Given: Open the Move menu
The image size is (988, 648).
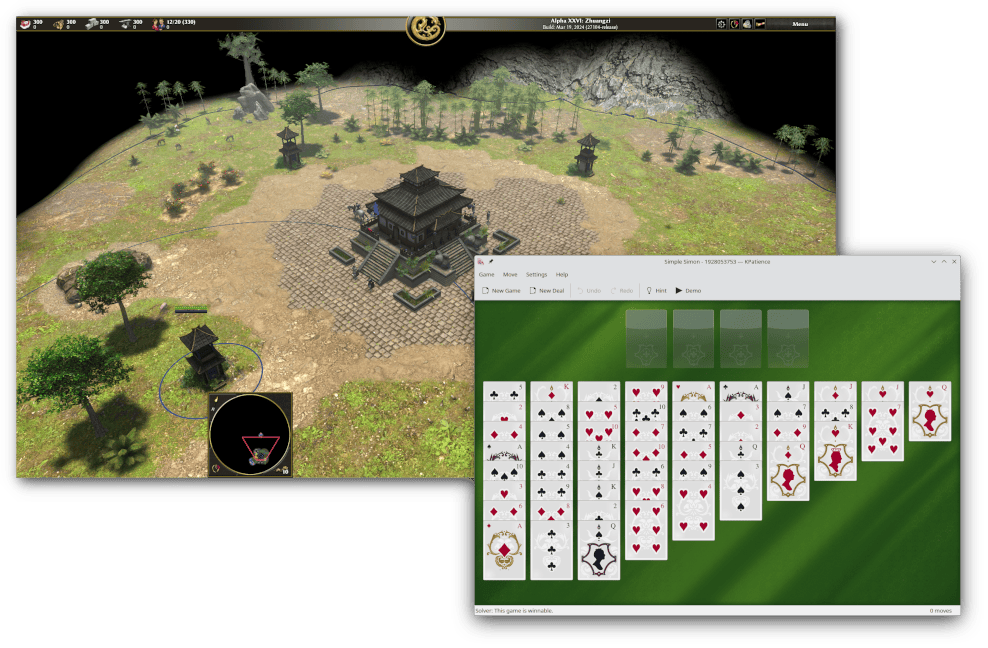Looking at the screenshot, I should click(x=510, y=274).
